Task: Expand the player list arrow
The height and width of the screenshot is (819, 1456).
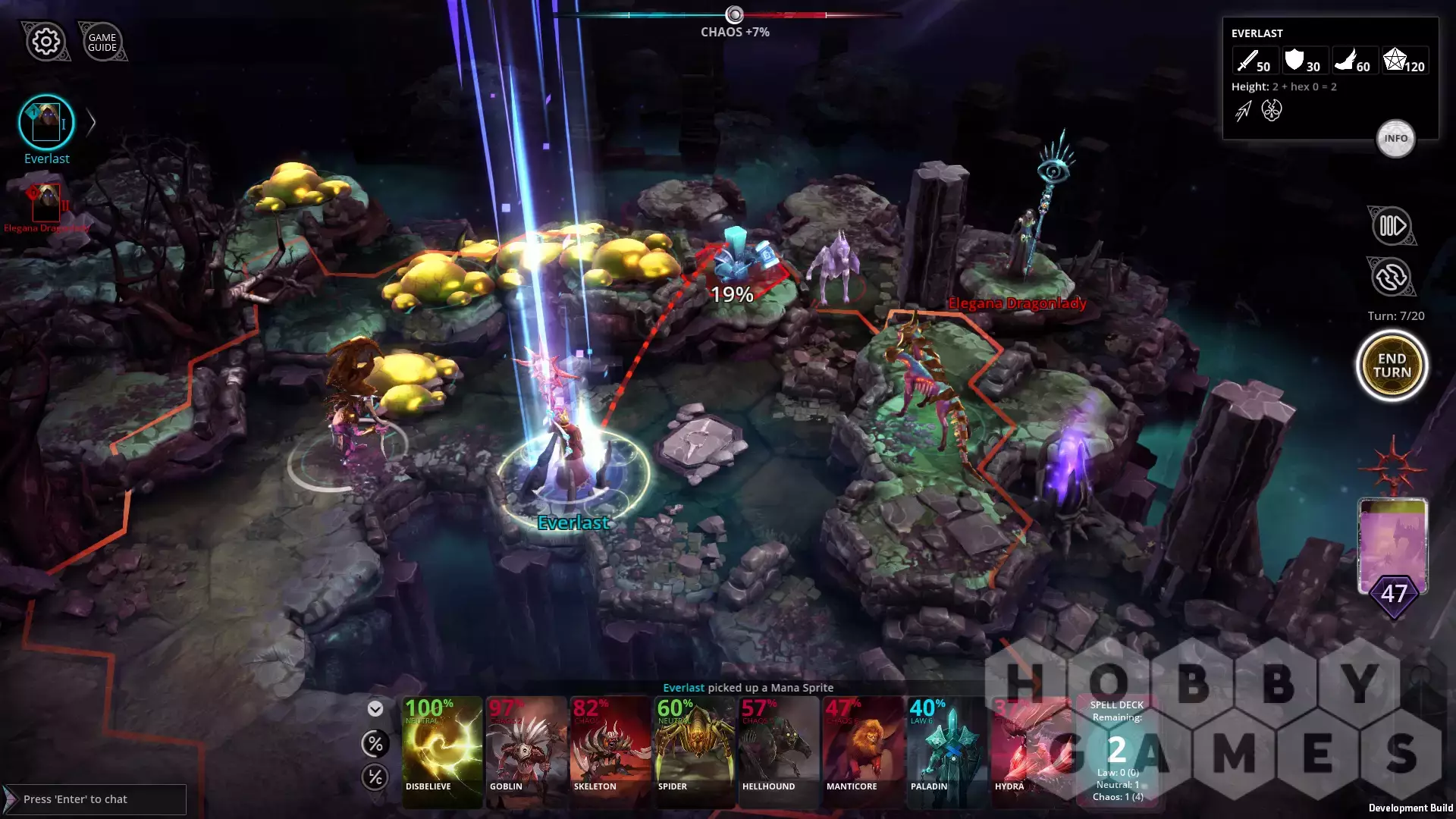Action: coord(91,123)
